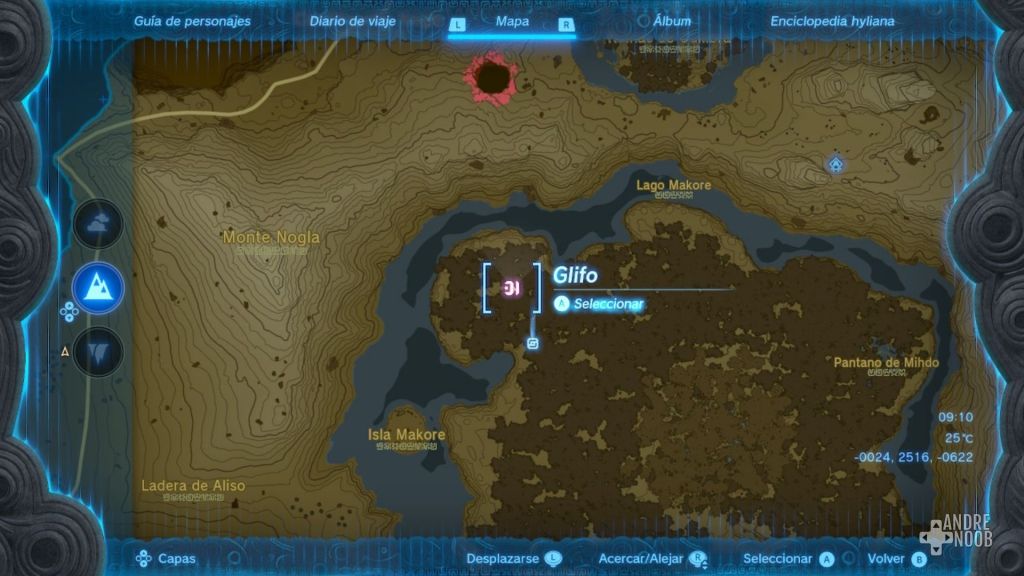The image size is (1024, 576).
Task: Switch to the depths layer icon
Action: pyautogui.click(x=99, y=351)
